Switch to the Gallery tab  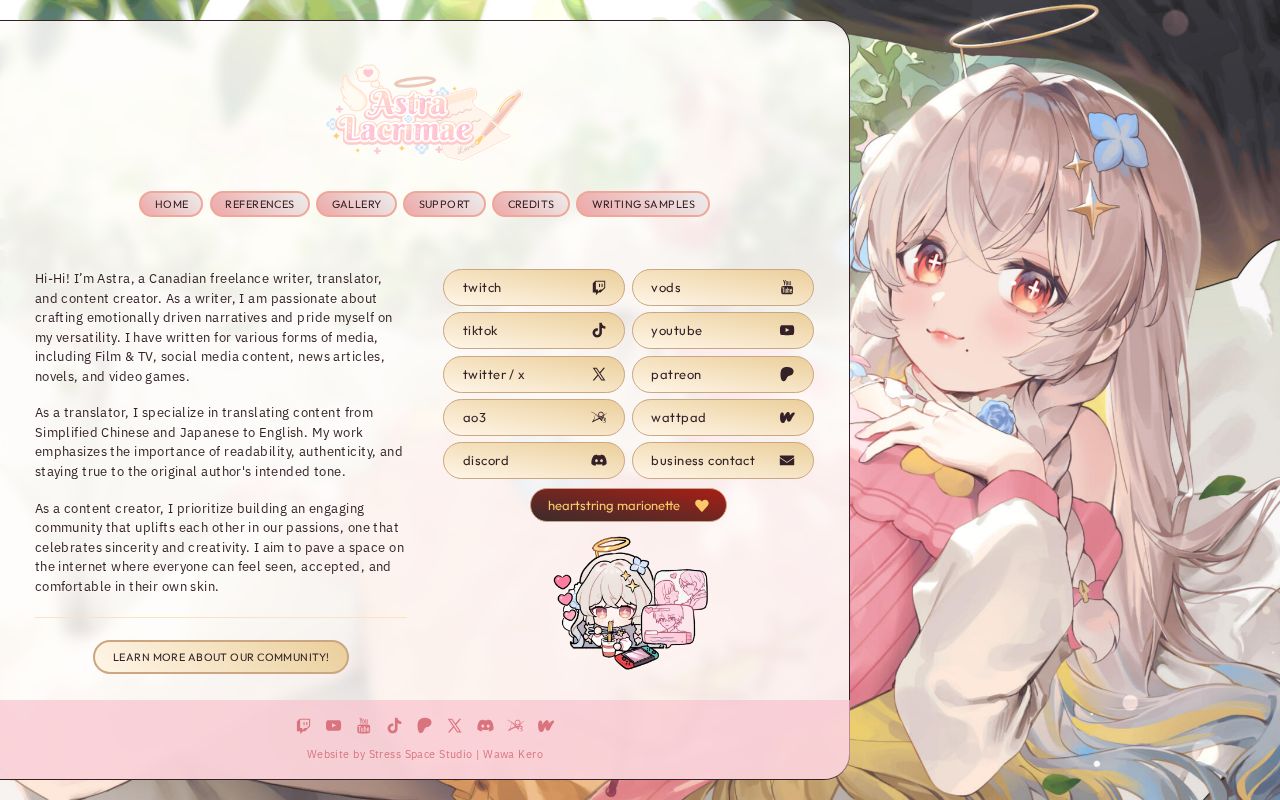click(x=356, y=204)
